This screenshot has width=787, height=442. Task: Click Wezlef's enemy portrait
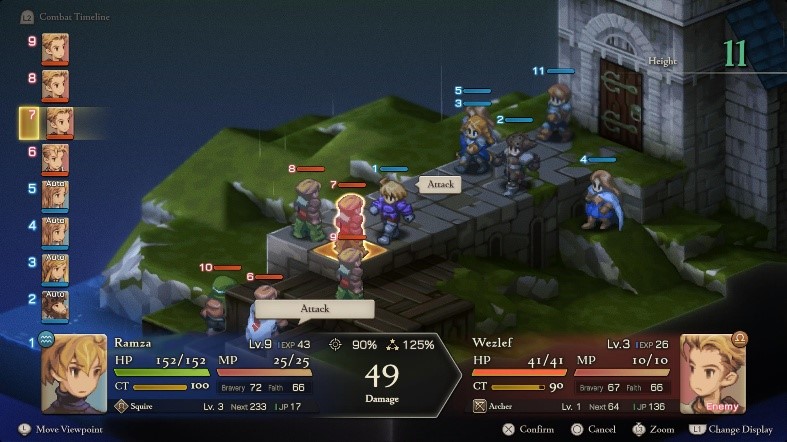(713, 373)
